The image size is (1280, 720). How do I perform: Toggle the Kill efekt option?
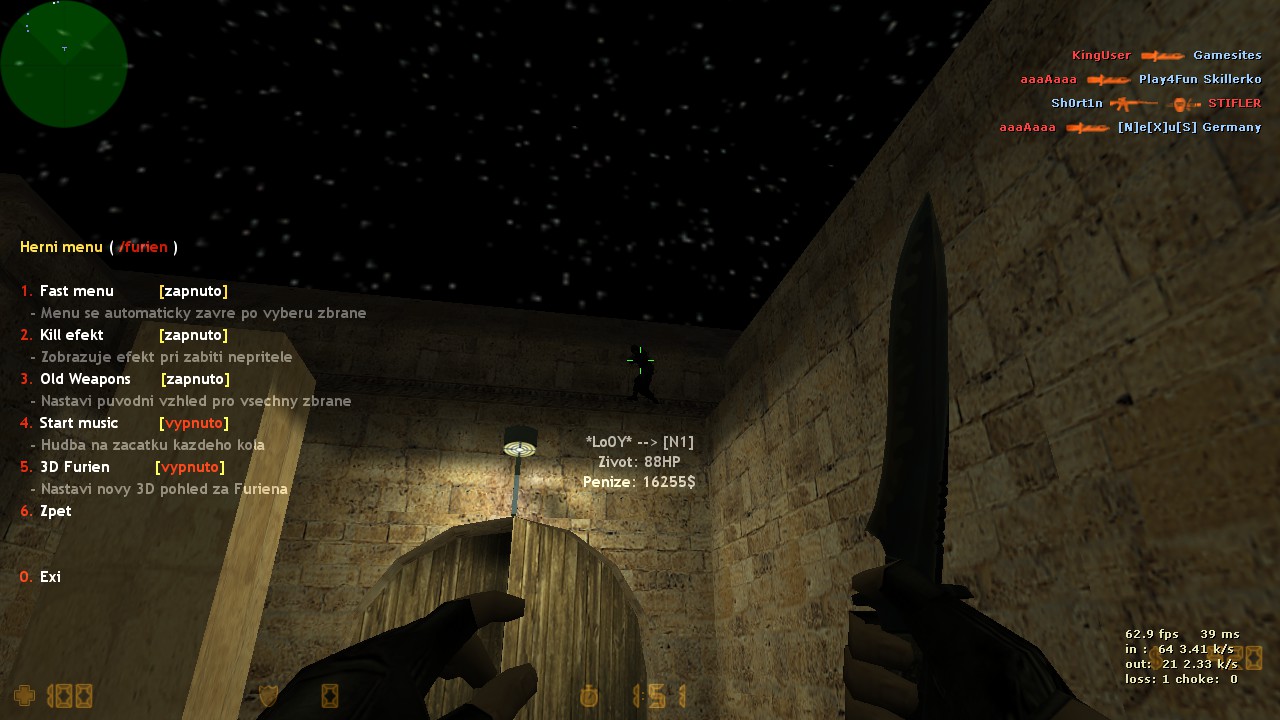(x=72, y=335)
